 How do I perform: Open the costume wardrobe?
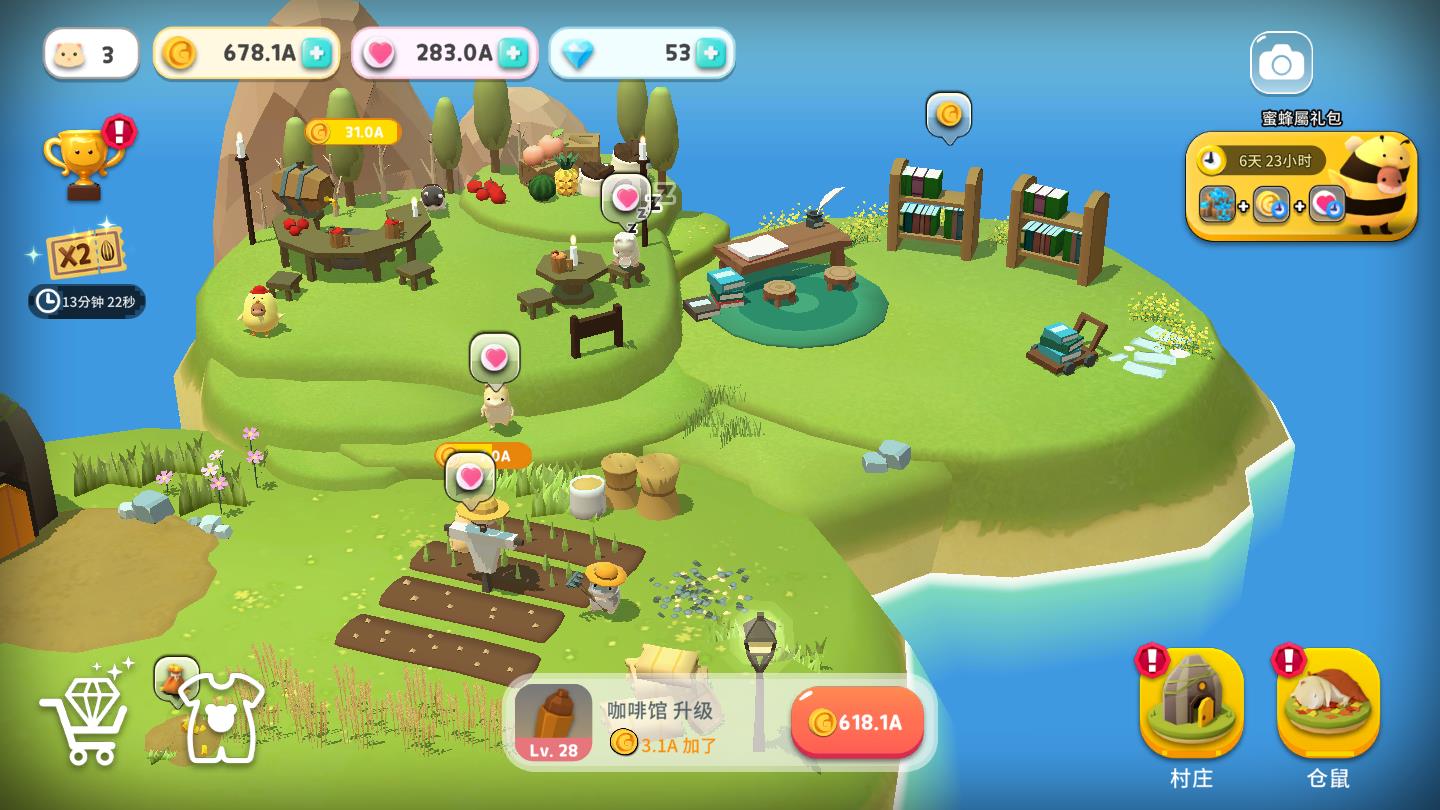[220, 716]
